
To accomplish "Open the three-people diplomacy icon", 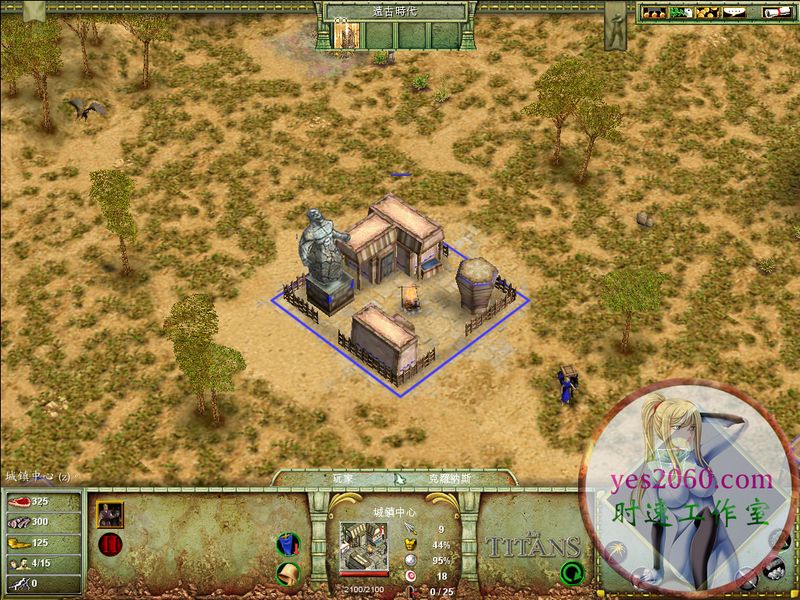I will 653,12.
